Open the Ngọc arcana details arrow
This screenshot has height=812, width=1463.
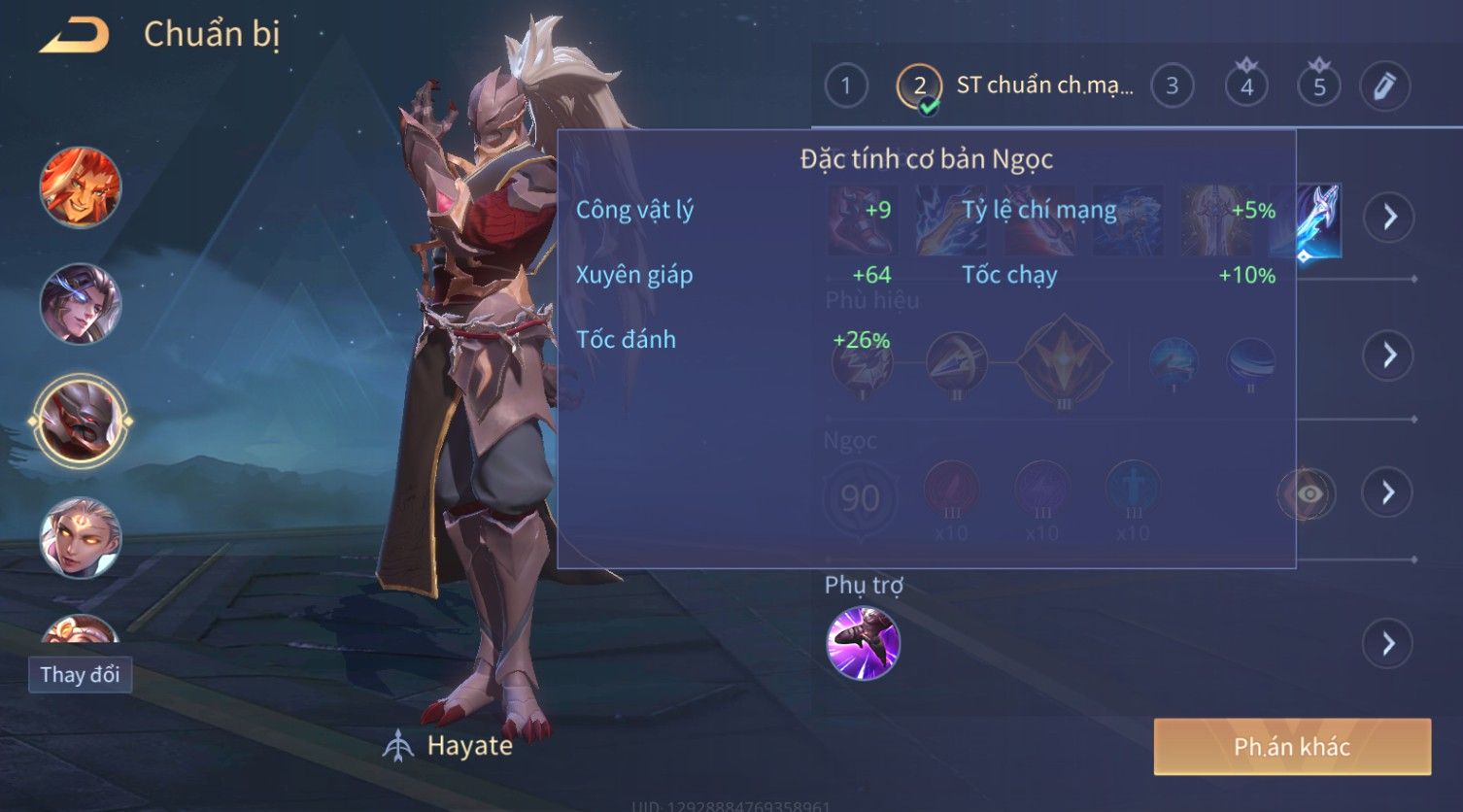(x=1389, y=493)
